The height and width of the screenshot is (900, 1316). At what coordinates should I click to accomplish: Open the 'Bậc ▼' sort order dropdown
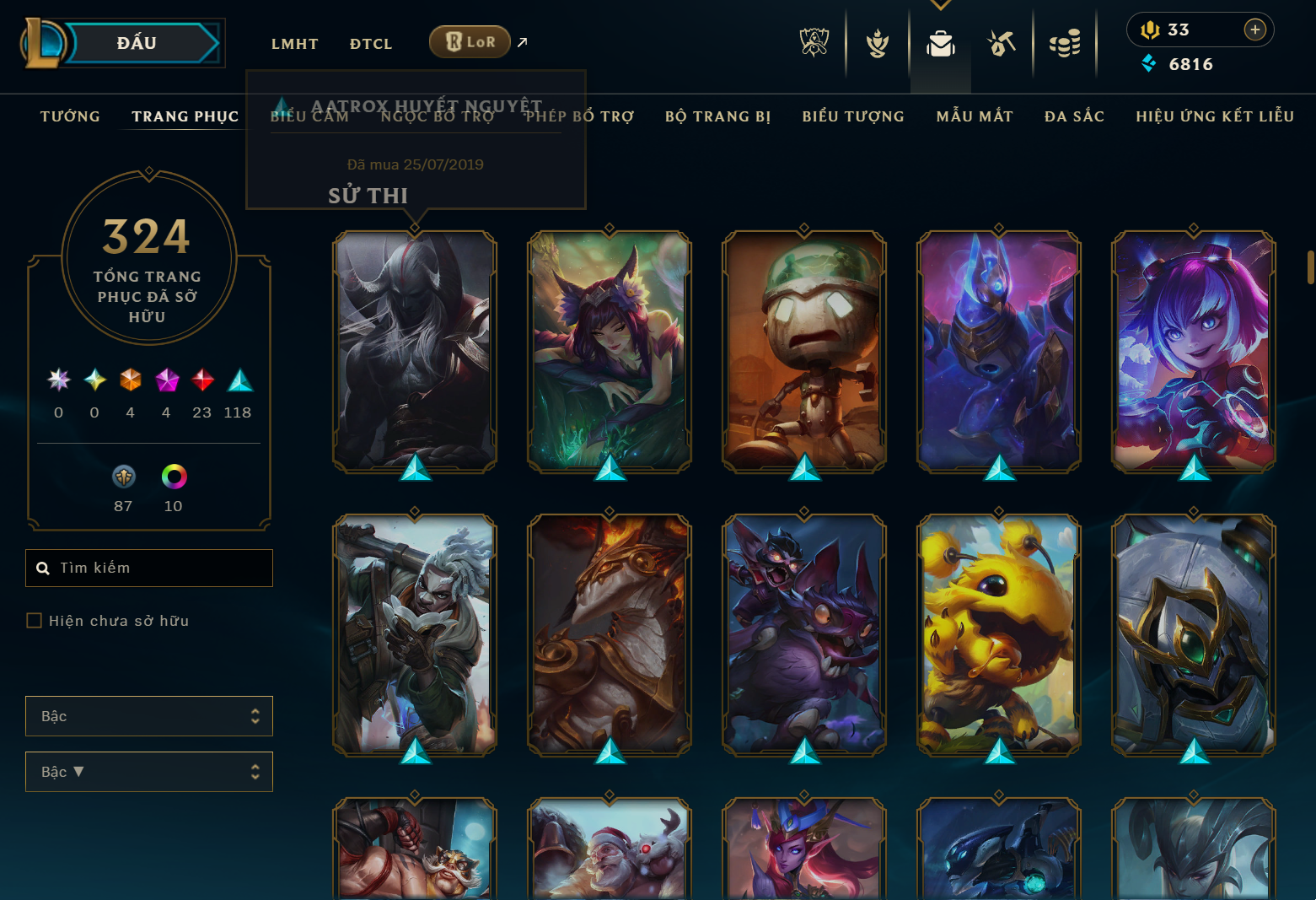(x=149, y=771)
